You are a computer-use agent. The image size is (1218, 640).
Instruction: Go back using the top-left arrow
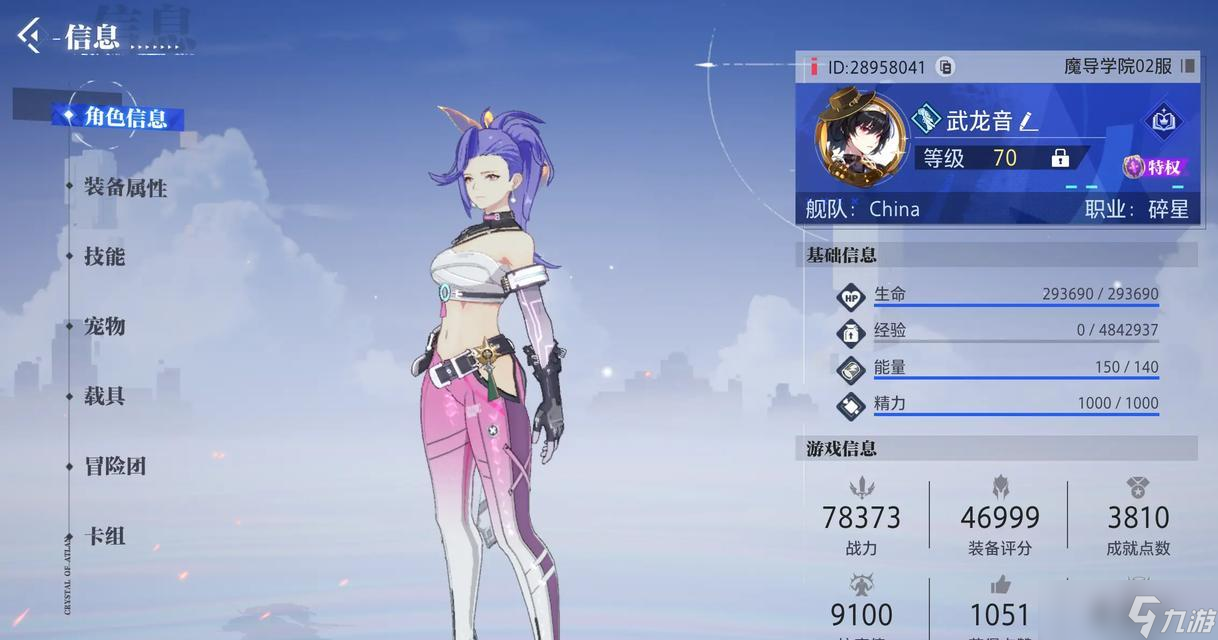click(x=29, y=36)
